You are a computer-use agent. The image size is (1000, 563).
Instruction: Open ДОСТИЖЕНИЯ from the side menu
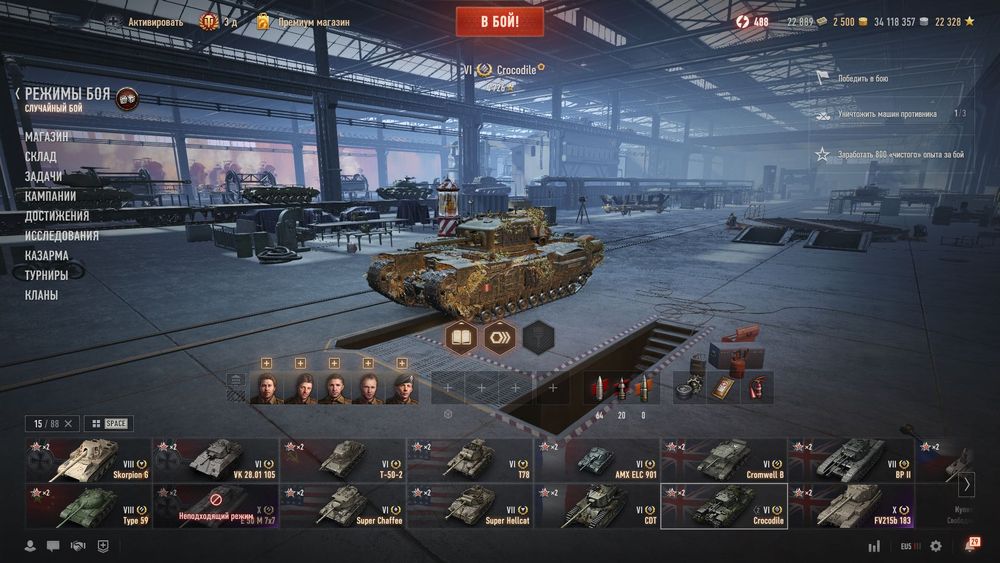[x=57, y=216]
